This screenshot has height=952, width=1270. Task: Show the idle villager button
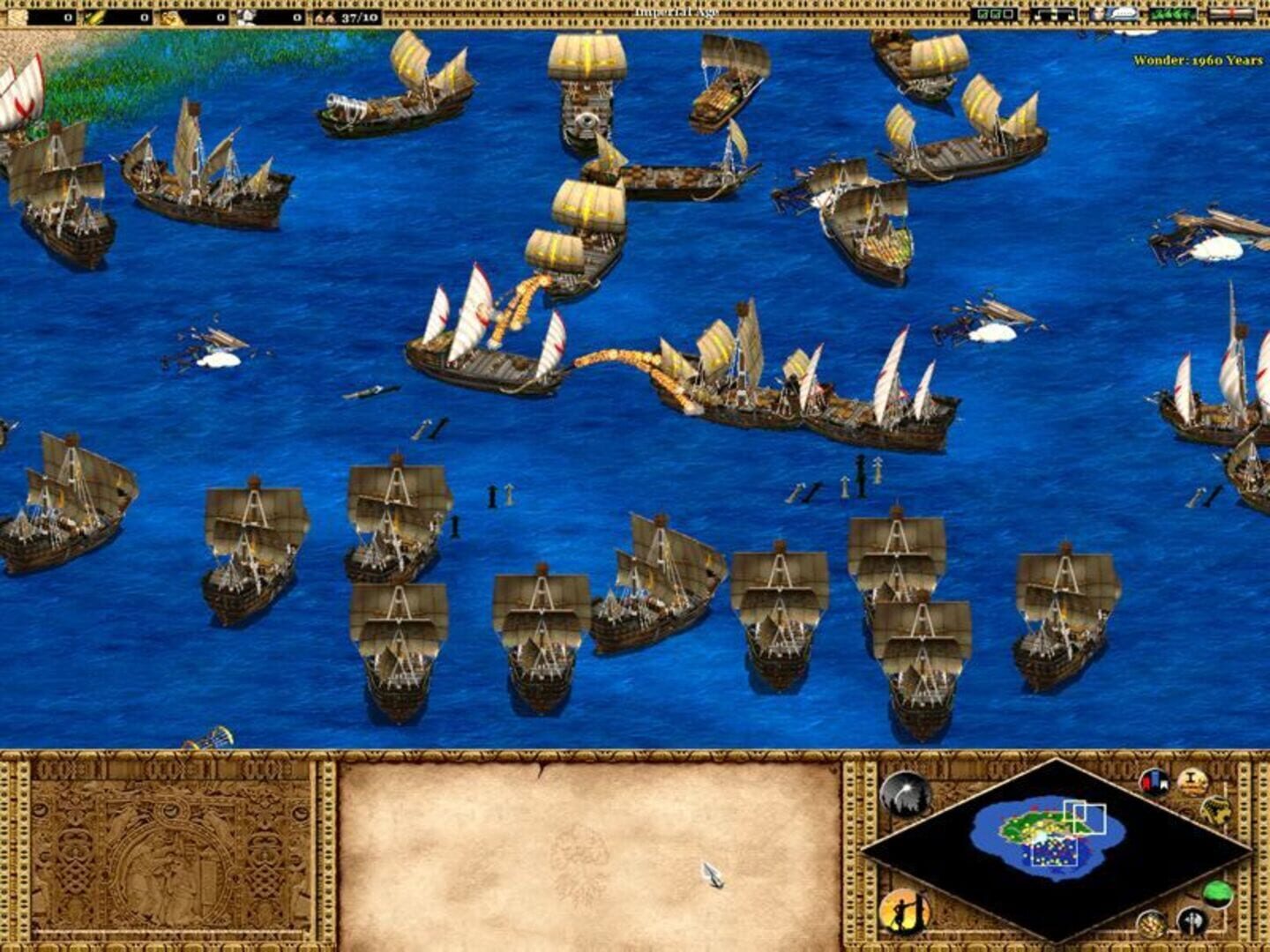pos(905,911)
